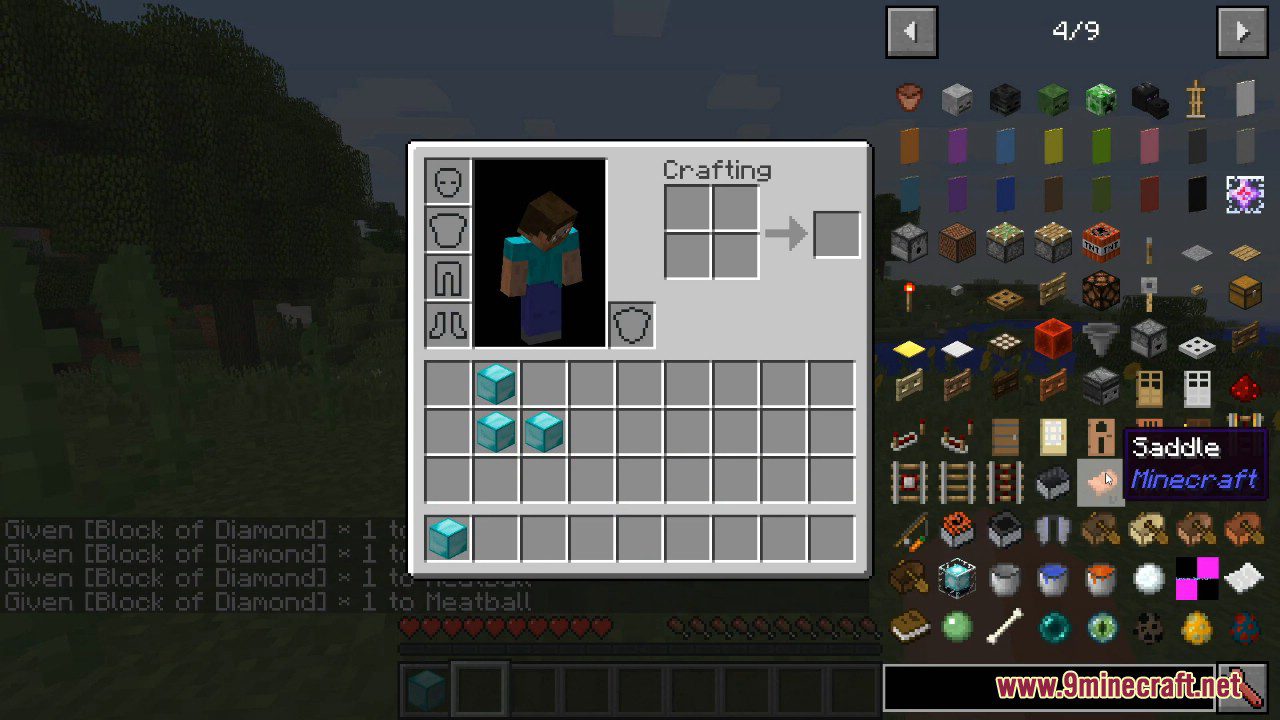Click the next page arrow beside 4/9
The image size is (1280, 720).
(x=1242, y=30)
